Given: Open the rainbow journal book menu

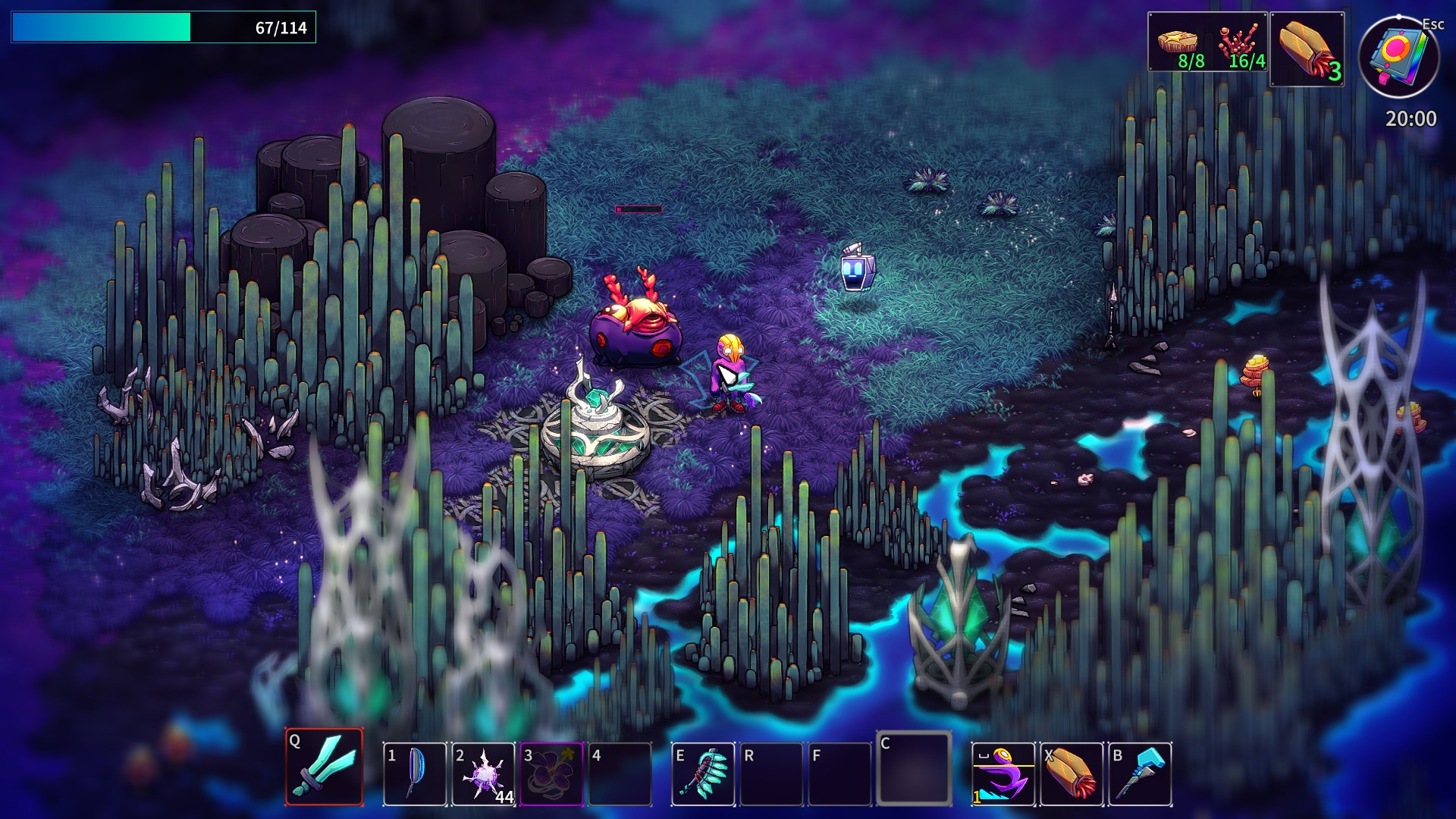Looking at the screenshot, I should [x=1399, y=55].
